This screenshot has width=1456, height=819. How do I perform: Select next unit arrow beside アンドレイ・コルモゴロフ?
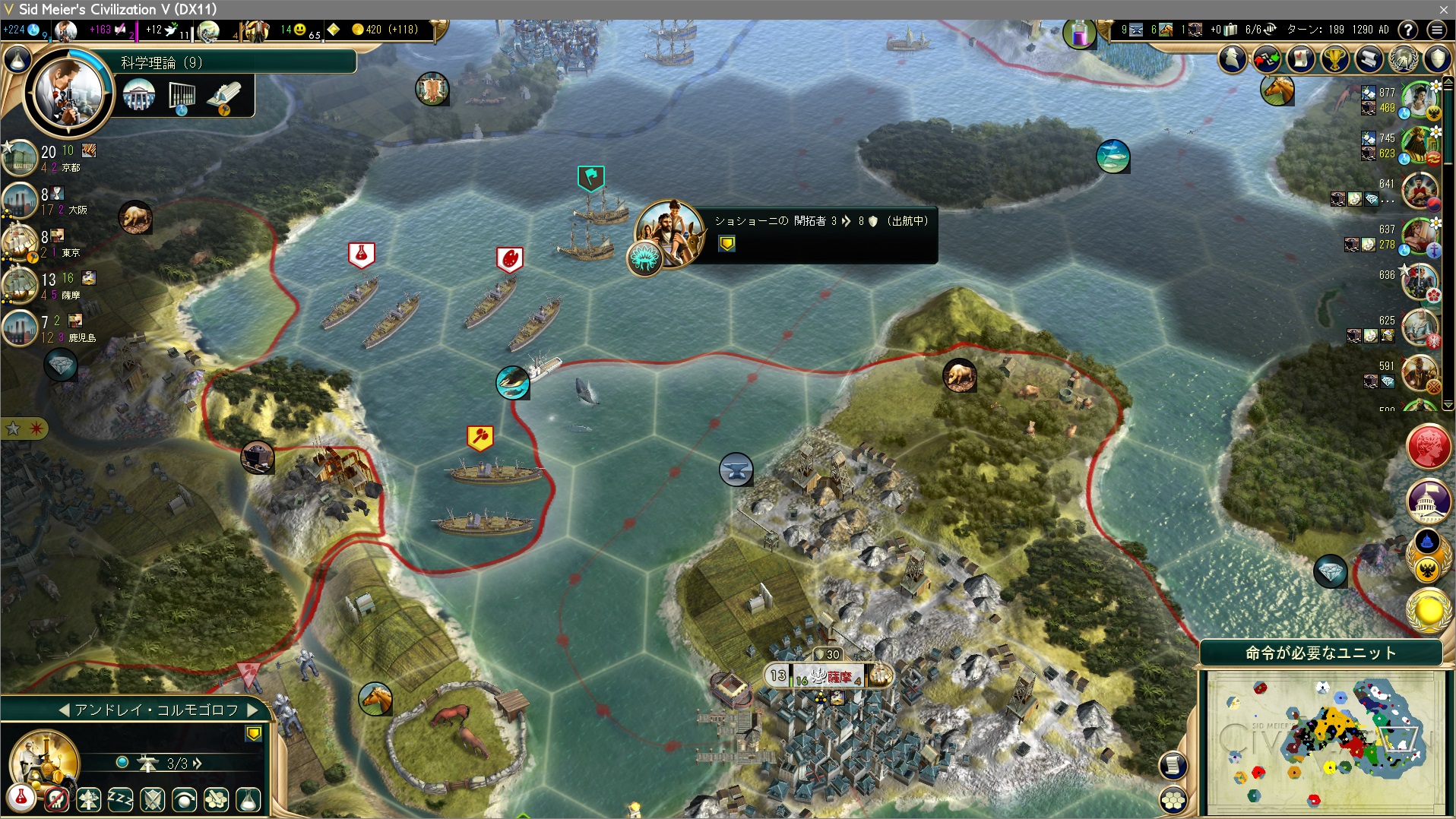(253, 710)
